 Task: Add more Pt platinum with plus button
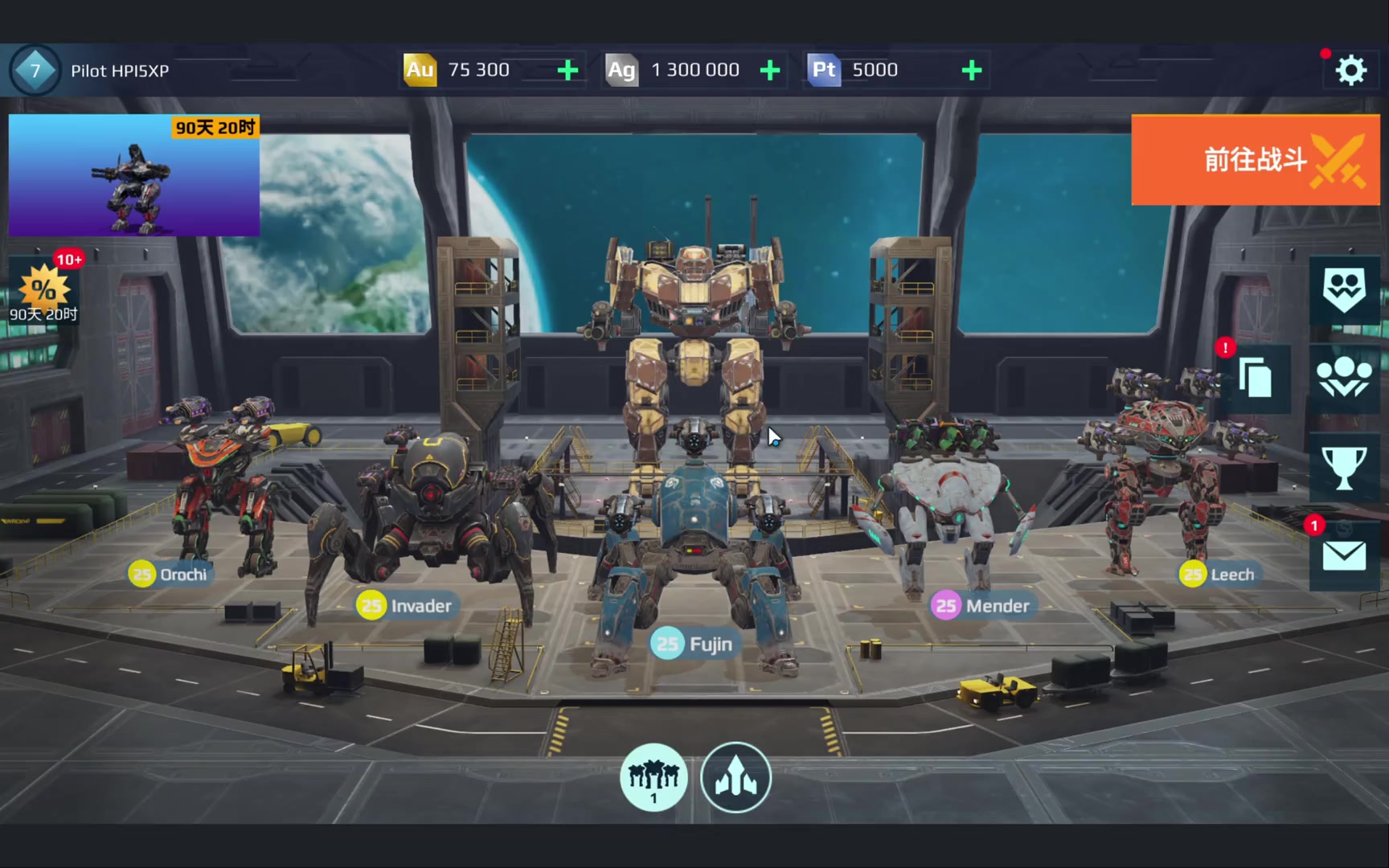[972, 71]
